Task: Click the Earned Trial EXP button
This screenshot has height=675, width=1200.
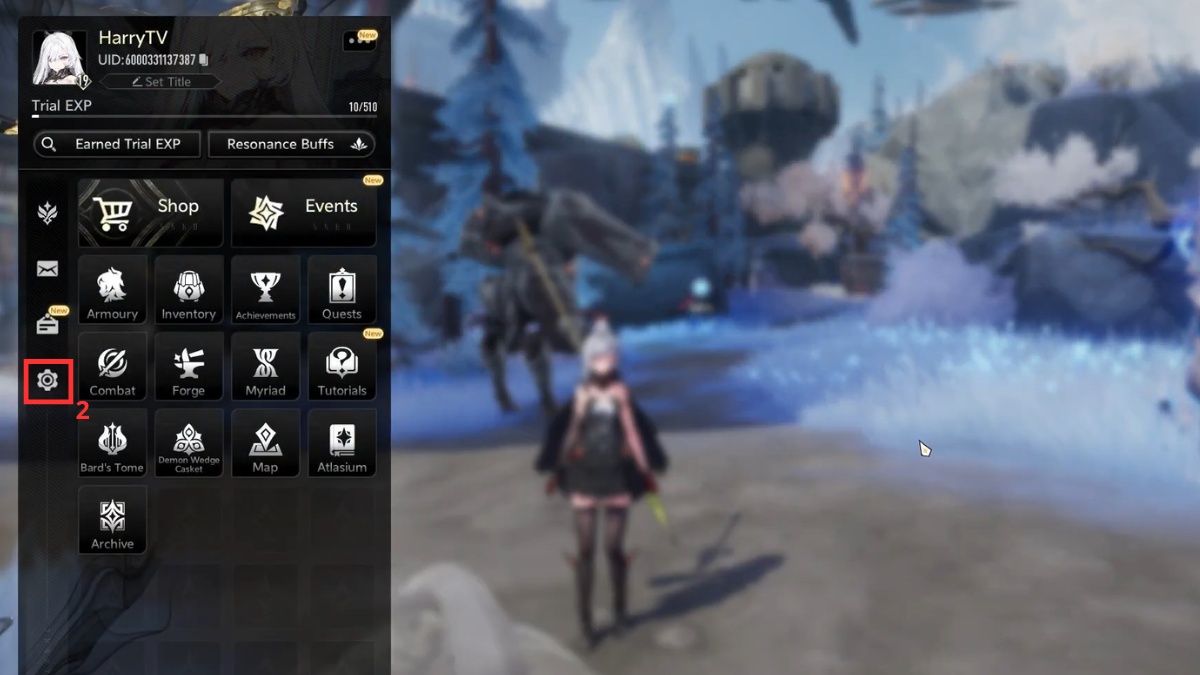Action: pyautogui.click(x=117, y=144)
